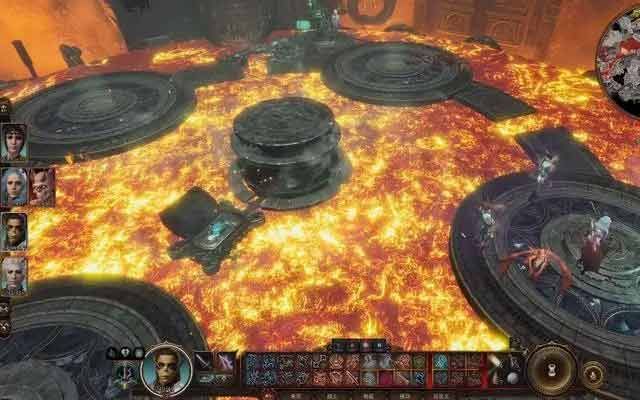Select the melee weapon slot by the portrait
This screenshot has width=640, height=400.
pos(204,362)
